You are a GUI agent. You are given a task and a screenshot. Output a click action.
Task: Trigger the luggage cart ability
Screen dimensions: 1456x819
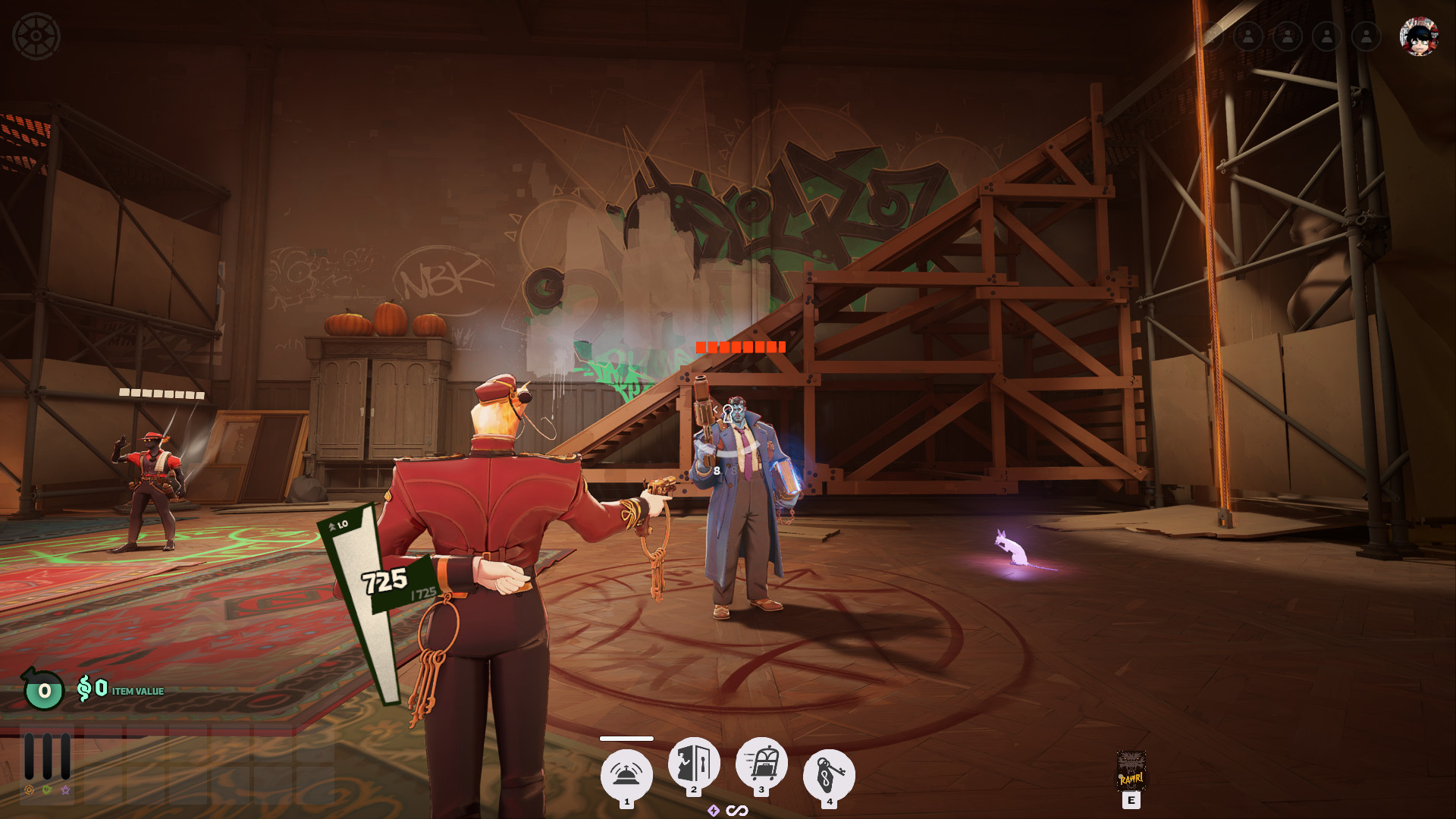761,763
